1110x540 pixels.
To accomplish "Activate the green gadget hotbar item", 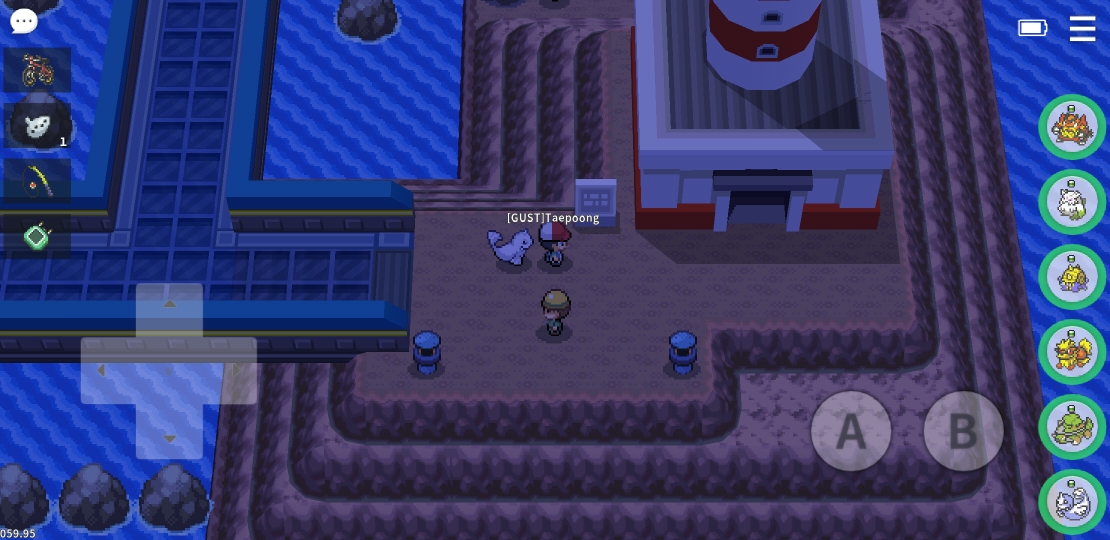I will coord(37,237).
